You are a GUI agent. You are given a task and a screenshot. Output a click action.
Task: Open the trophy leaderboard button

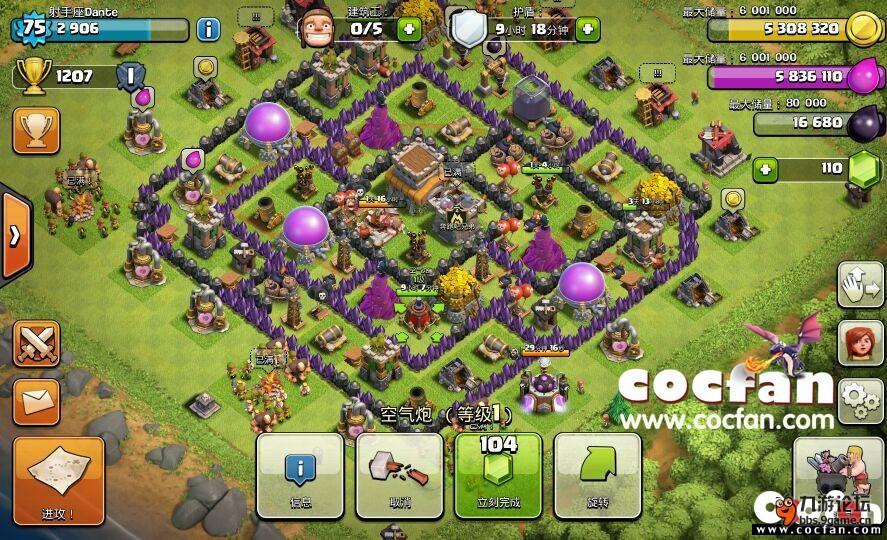point(36,129)
